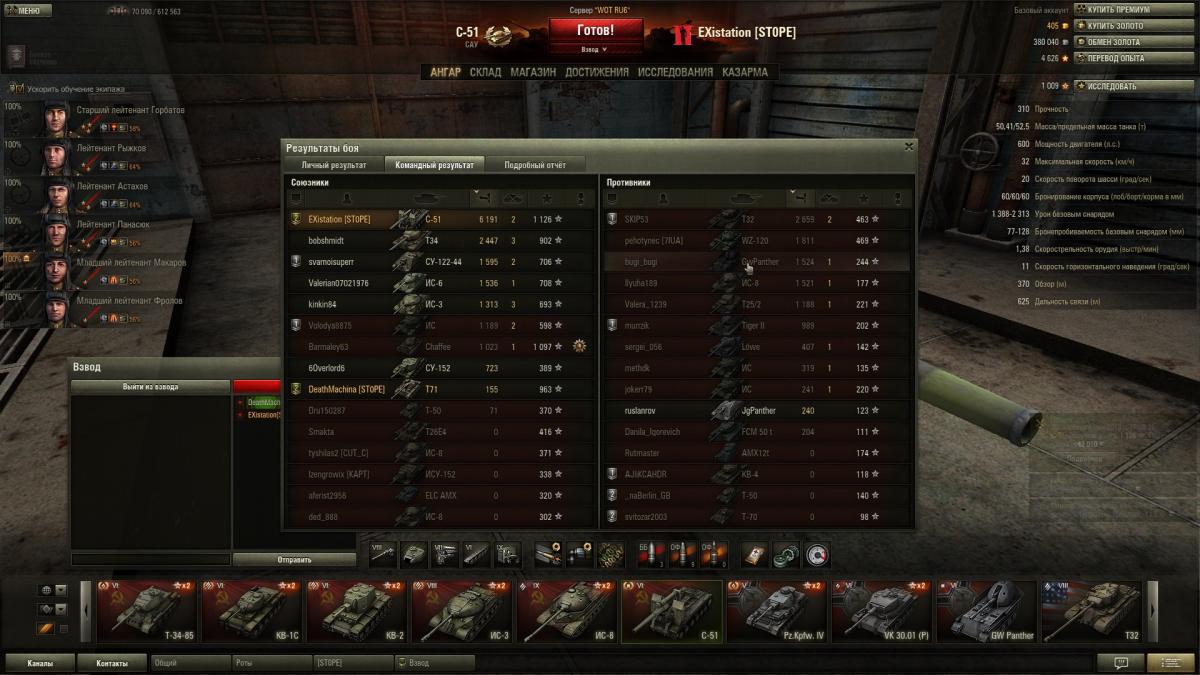
Task: Open the Подробный отчёт tab
Action: tap(534, 165)
